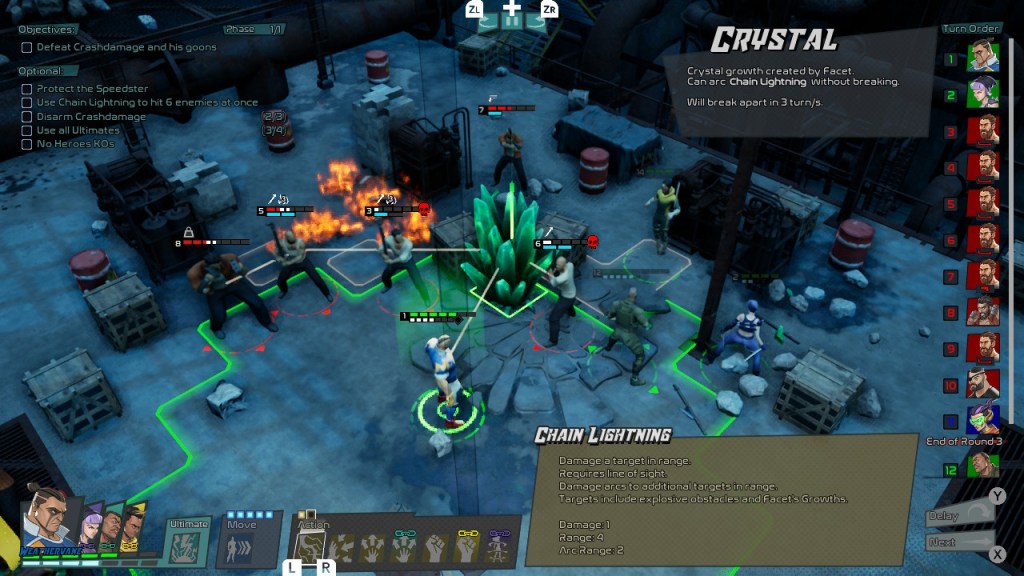Select the highlighted Chain Lightning action
Screen dimensions: 1024x576
point(314,546)
